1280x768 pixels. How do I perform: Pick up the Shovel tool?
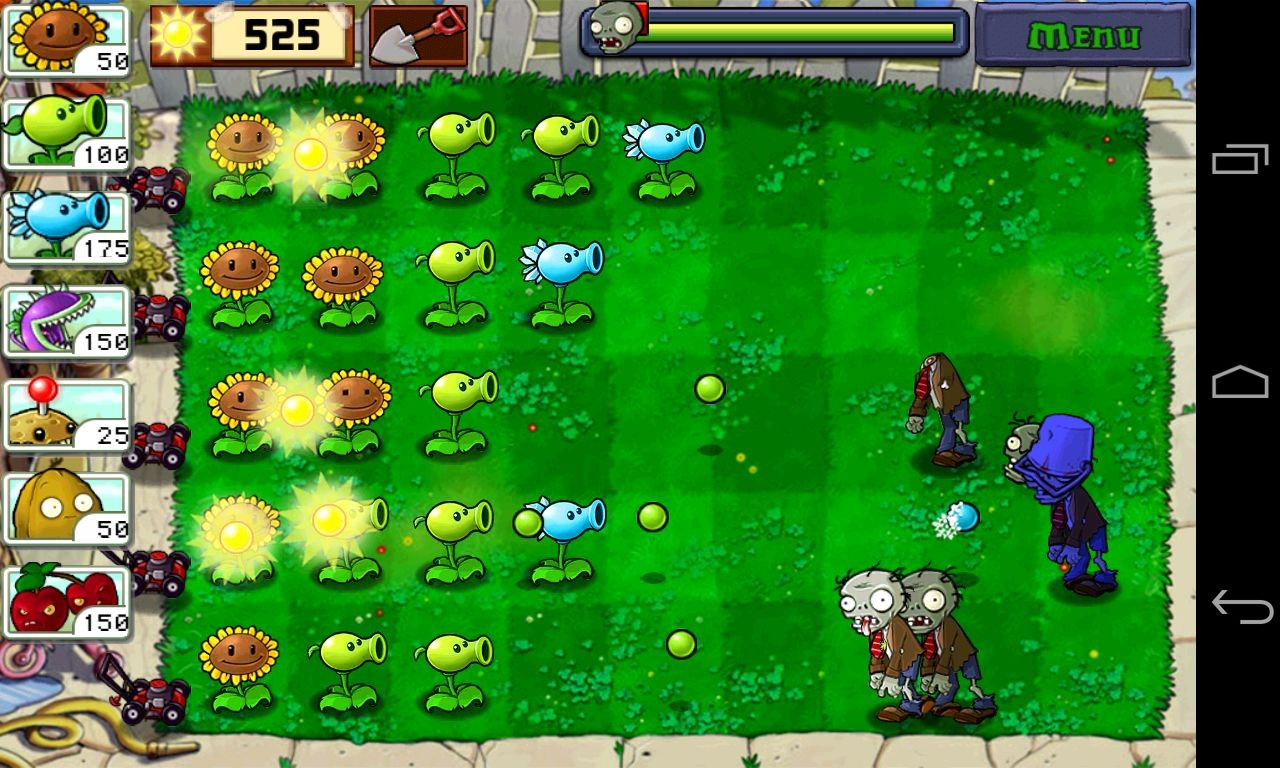[x=417, y=33]
